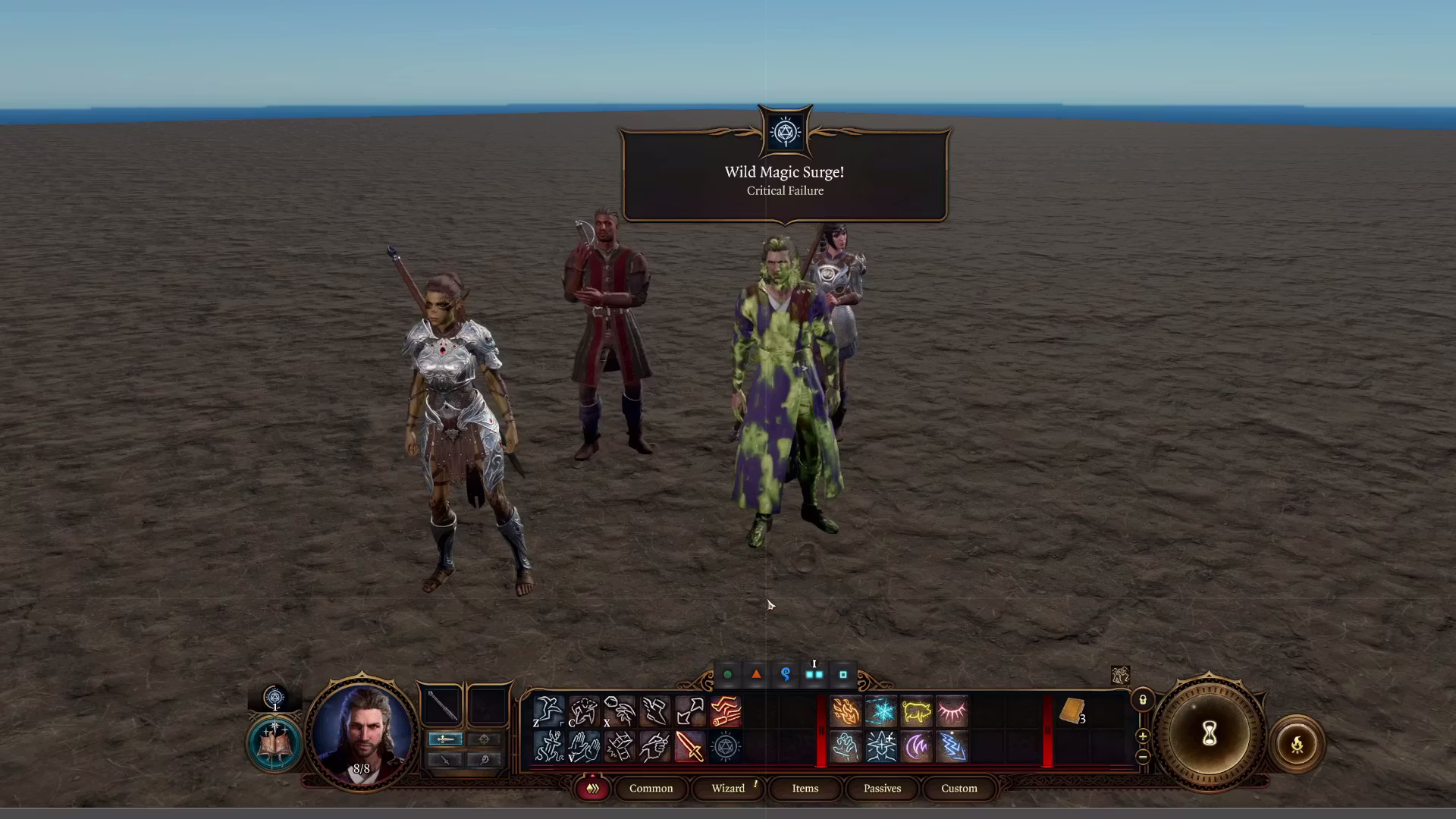Screen dimensions: 1456x819
Task: Open the spellbook orb beside the portrait
Action: coord(274,744)
